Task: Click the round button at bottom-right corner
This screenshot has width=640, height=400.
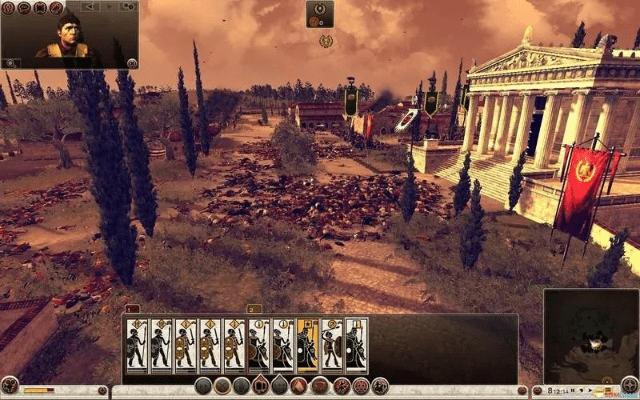Action: click(629, 385)
